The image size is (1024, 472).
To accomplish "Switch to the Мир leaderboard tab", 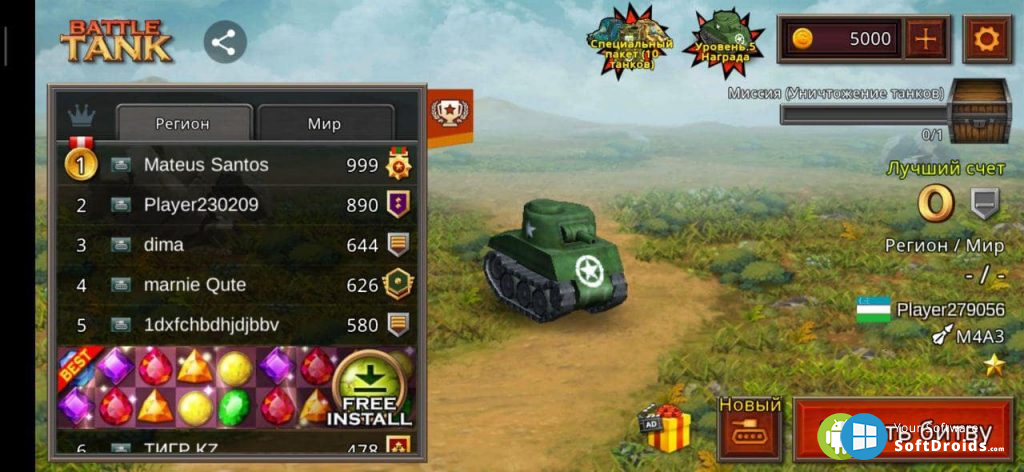I will (324, 123).
